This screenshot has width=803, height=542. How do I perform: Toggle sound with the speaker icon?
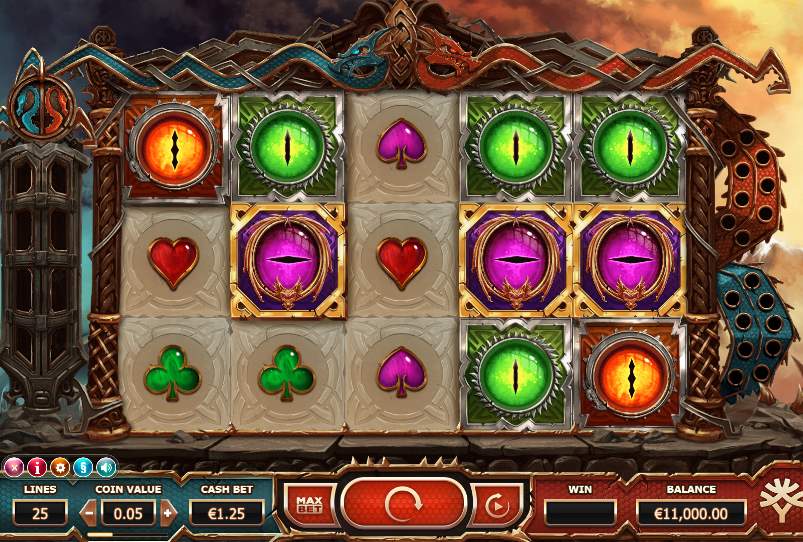click(x=106, y=466)
